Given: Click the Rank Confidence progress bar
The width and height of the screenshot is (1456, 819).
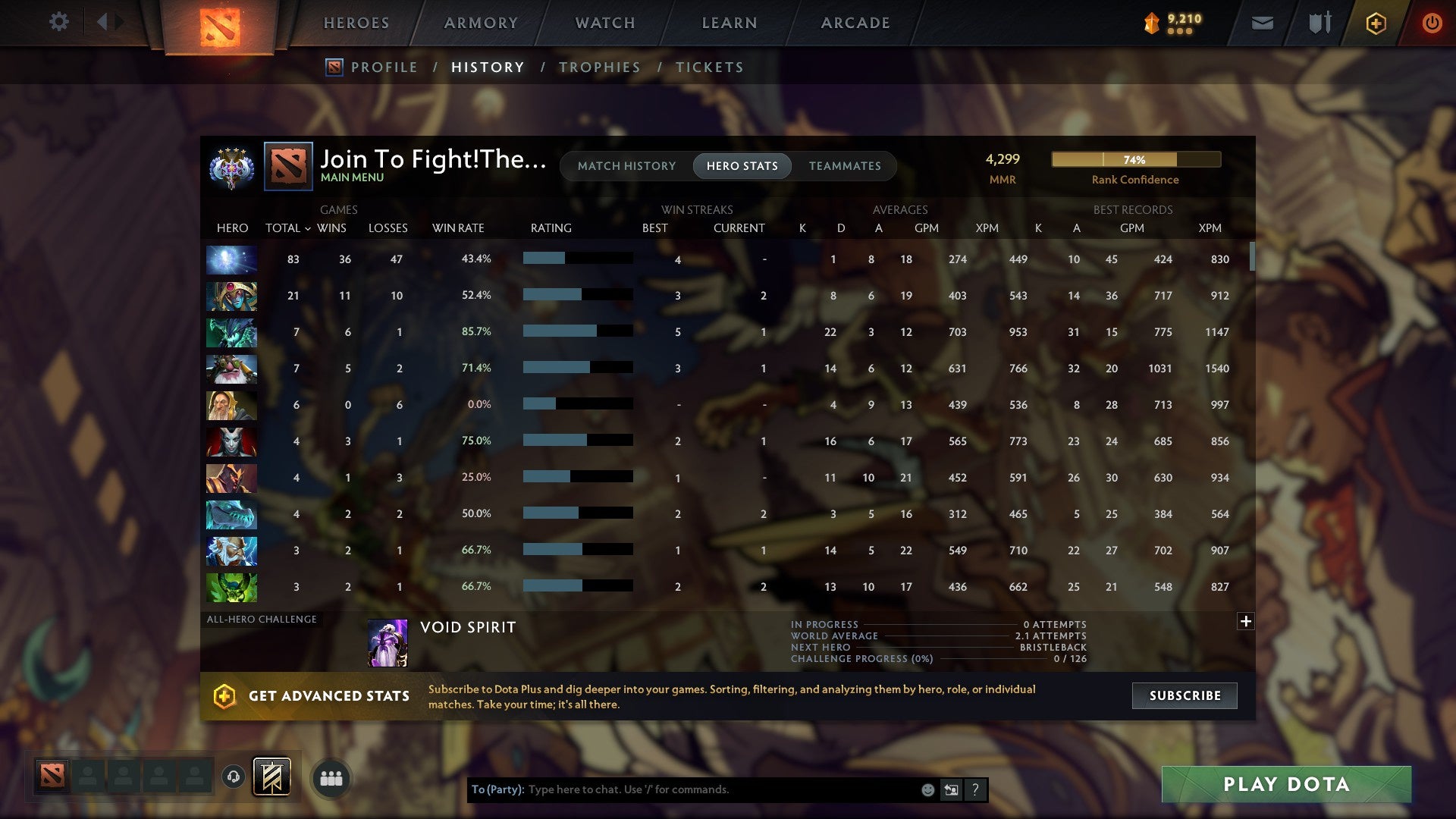Looking at the screenshot, I should pos(1135,159).
